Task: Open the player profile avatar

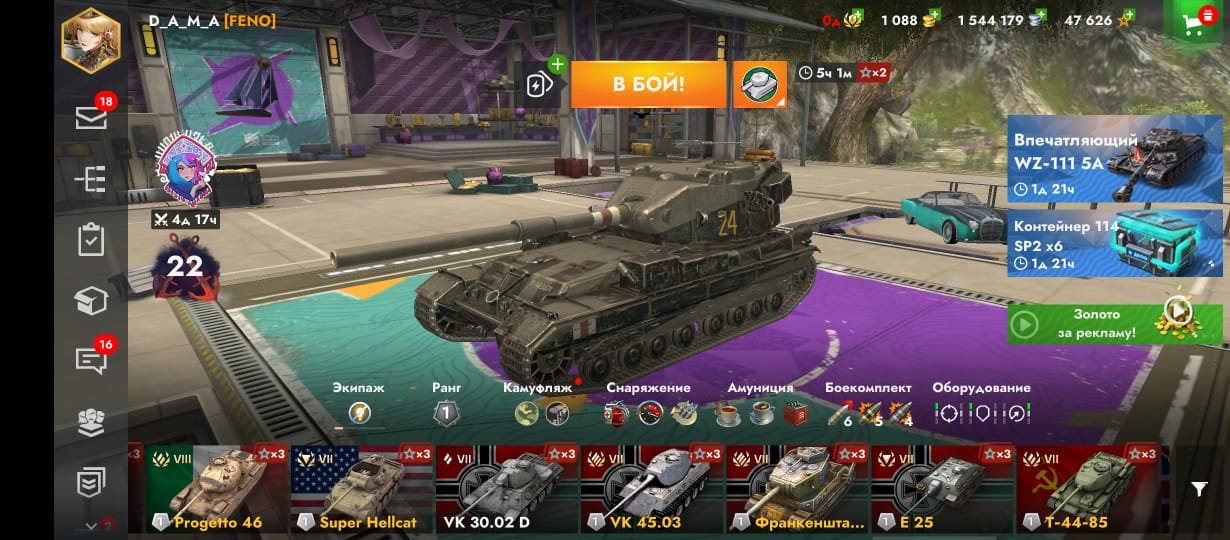Action: 91,40
